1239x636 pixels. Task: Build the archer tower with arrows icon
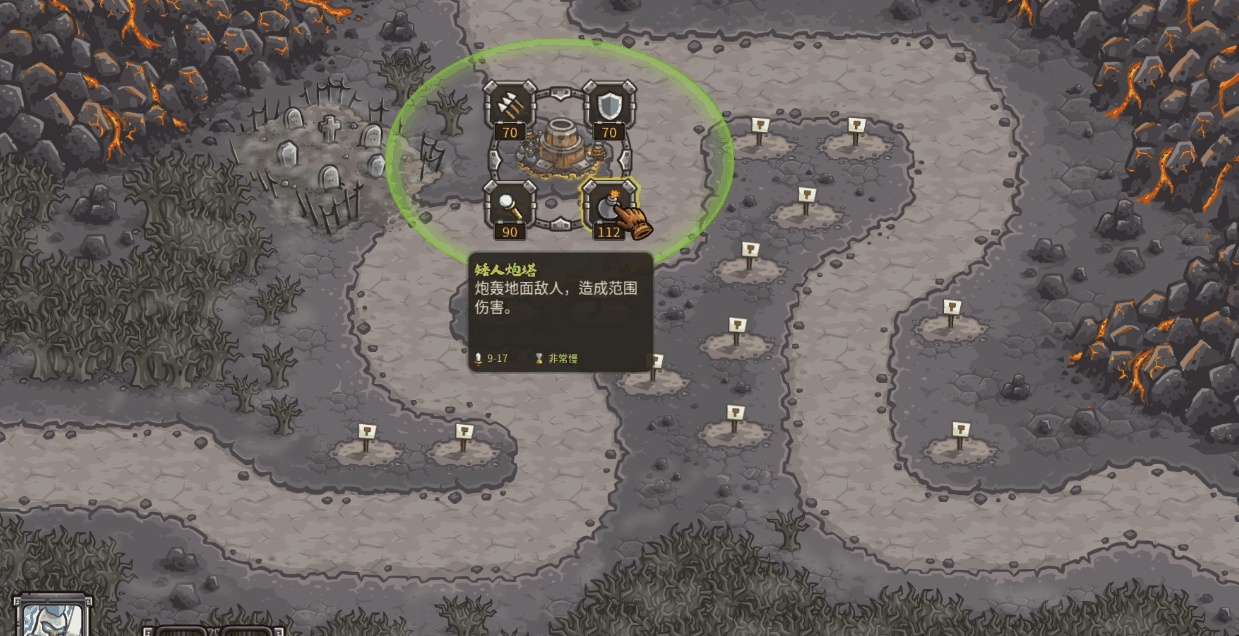tap(510, 105)
